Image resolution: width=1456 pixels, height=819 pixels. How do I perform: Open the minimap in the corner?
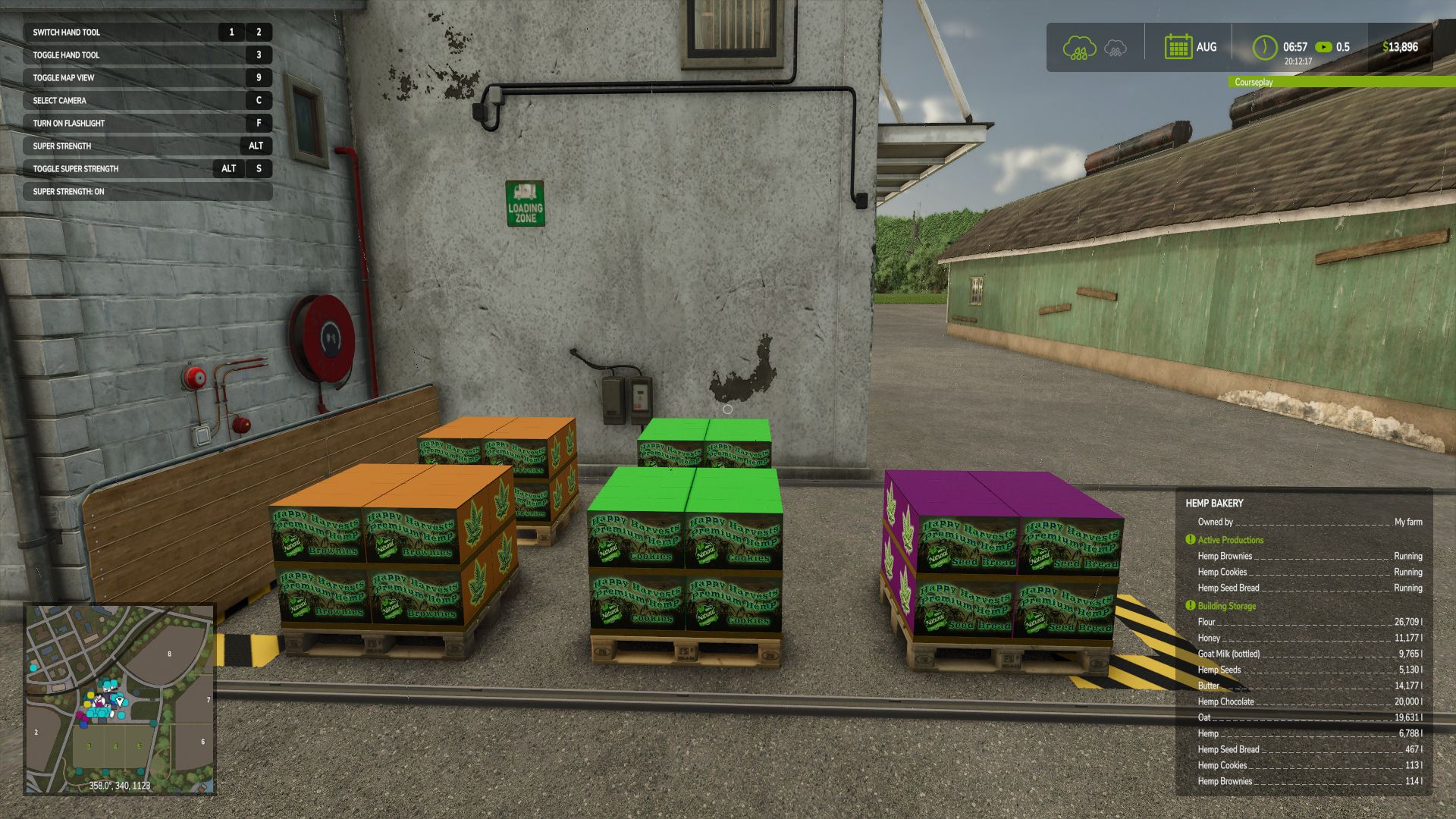[120, 698]
